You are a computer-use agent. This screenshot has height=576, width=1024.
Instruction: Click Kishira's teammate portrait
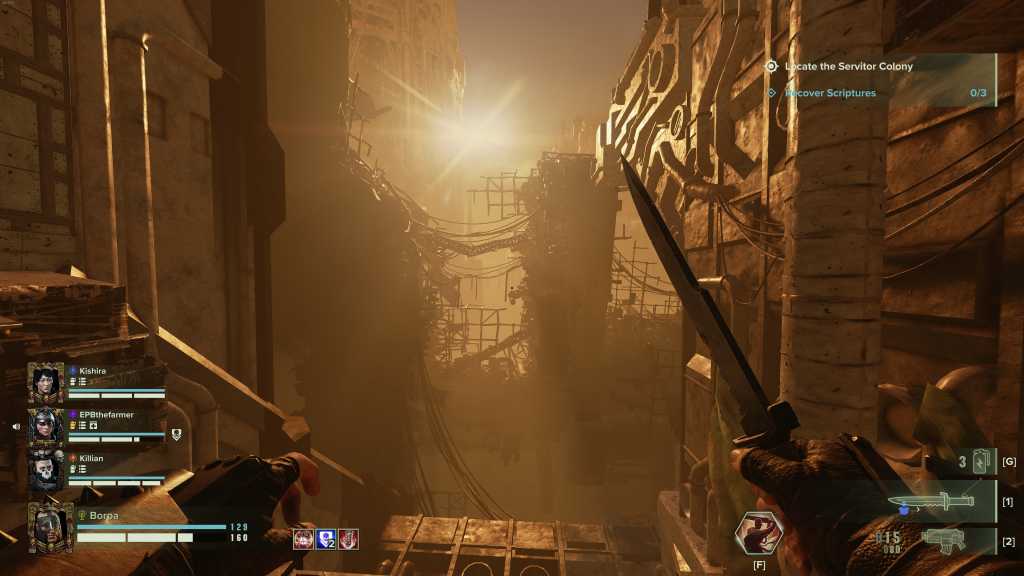[46, 382]
